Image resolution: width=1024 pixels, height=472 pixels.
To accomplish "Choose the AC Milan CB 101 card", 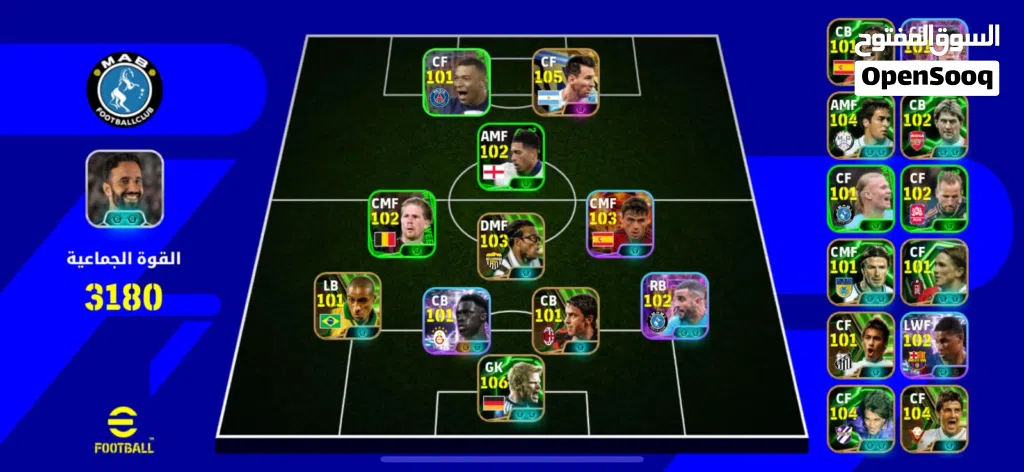I will pos(565,320).
